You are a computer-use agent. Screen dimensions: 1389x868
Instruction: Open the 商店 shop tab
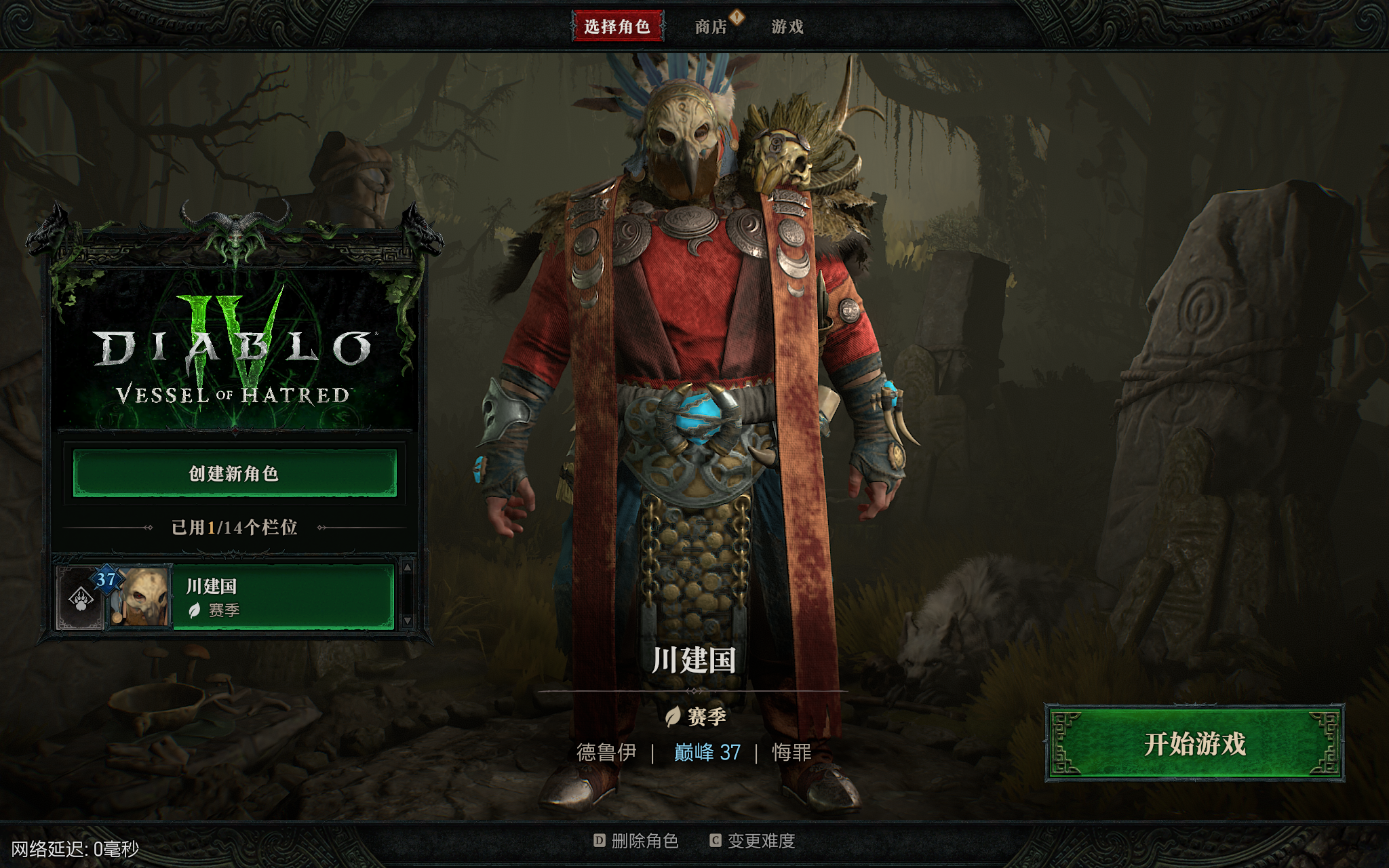coord(711,26)
